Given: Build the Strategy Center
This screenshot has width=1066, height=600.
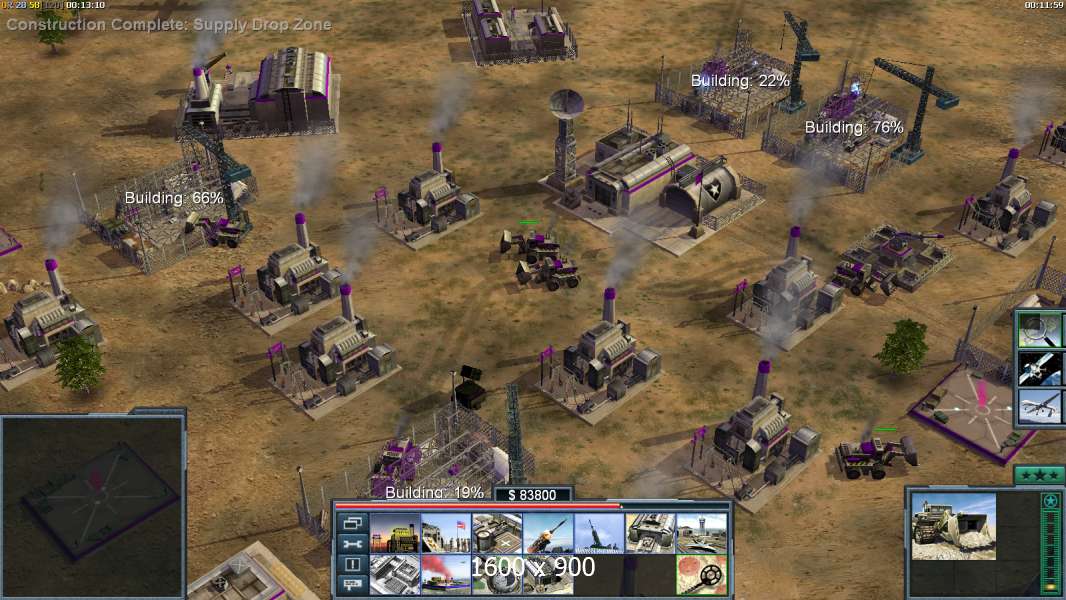Looking at the screenshot, I should pos(395,574).
